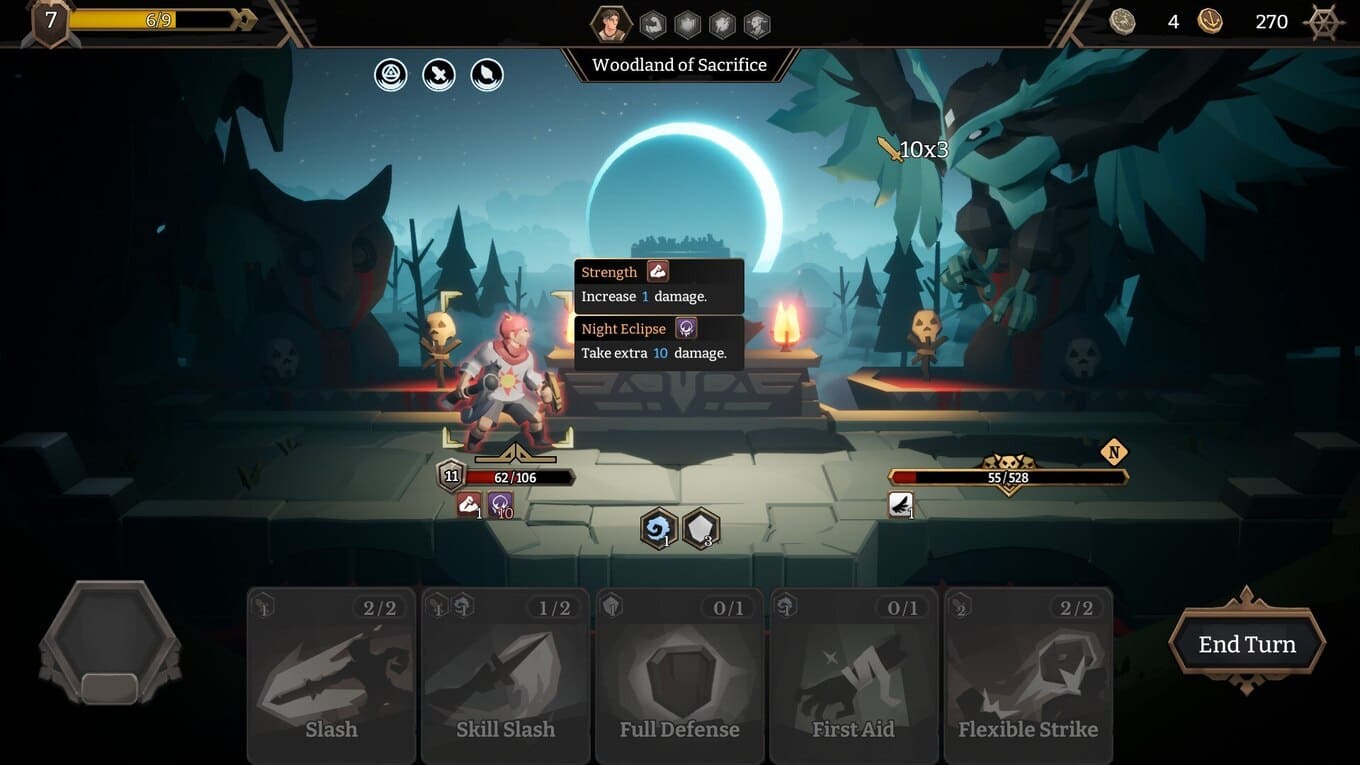
Task: Select the blue swirl hexagon icon
Action: click(x=659, y=529)
